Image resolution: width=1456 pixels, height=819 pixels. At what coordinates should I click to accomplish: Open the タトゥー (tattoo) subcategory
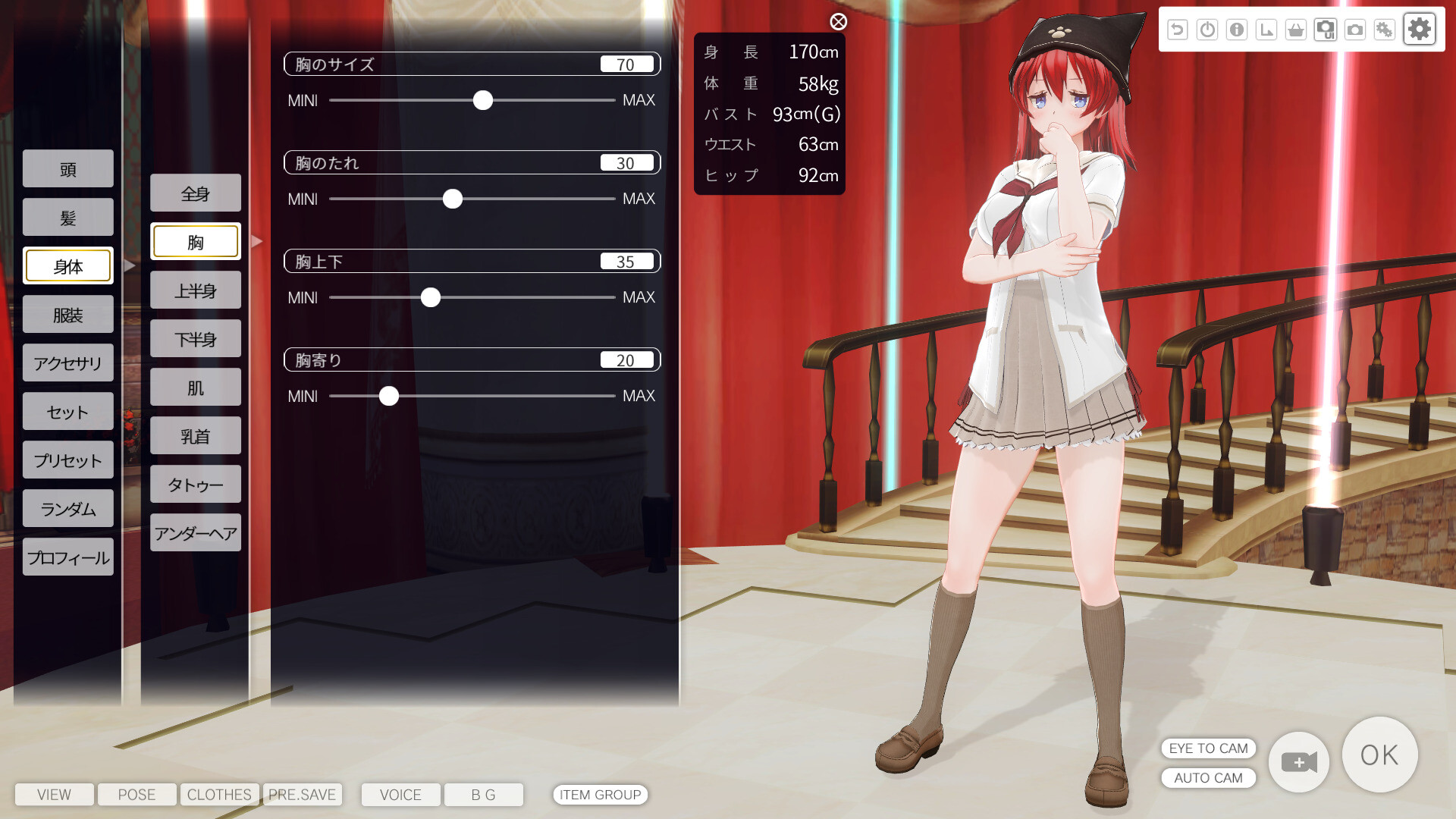point(196,485)
